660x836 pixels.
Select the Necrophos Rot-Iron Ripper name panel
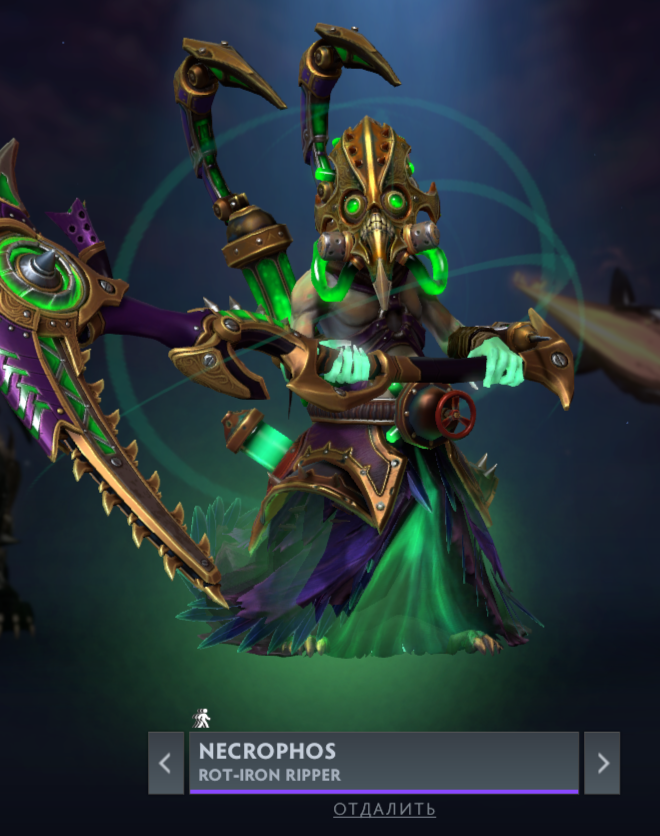(384, 762)
